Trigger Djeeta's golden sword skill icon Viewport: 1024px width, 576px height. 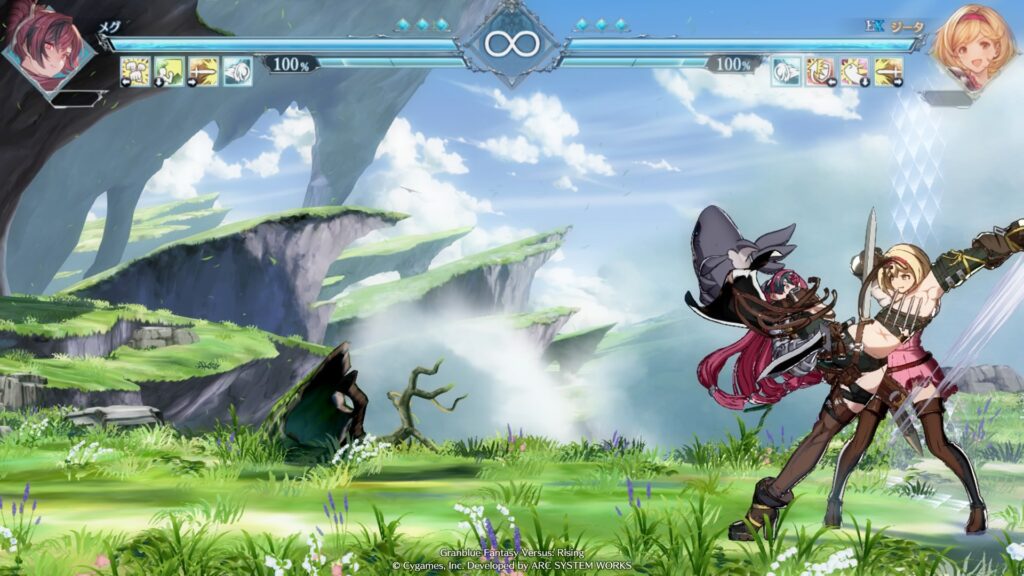coord(888,71)
